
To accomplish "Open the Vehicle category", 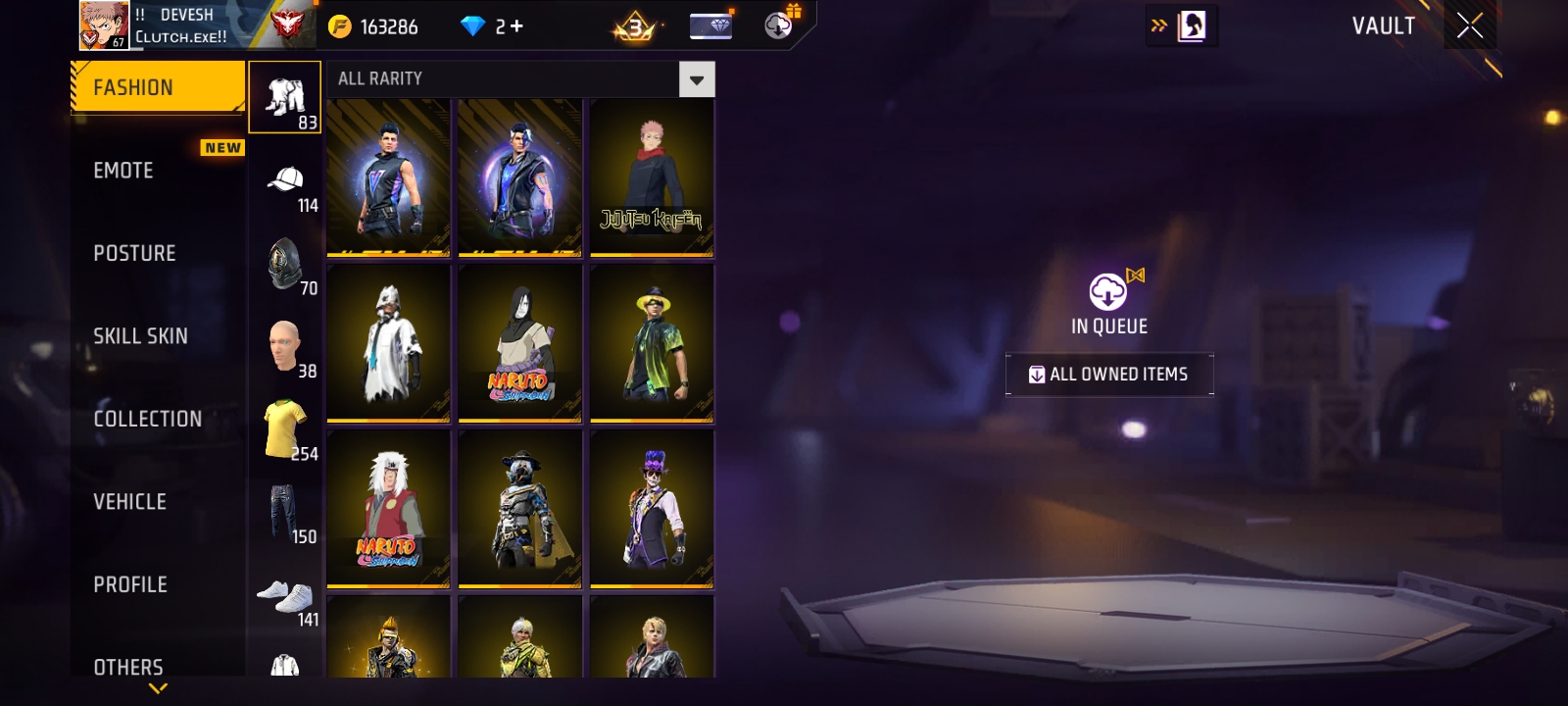I will tap(130, 502).
